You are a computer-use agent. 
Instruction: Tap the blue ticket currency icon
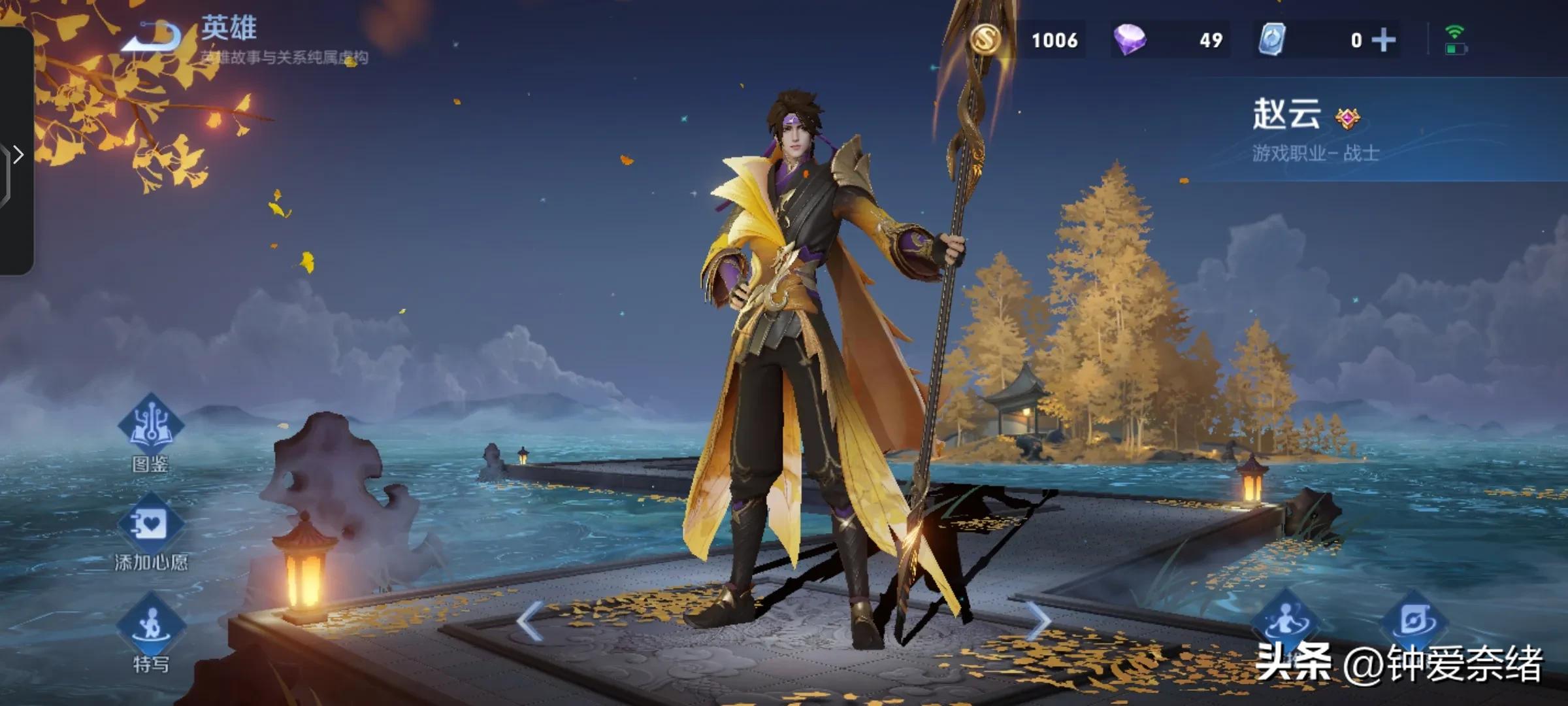pos(1271,40)
